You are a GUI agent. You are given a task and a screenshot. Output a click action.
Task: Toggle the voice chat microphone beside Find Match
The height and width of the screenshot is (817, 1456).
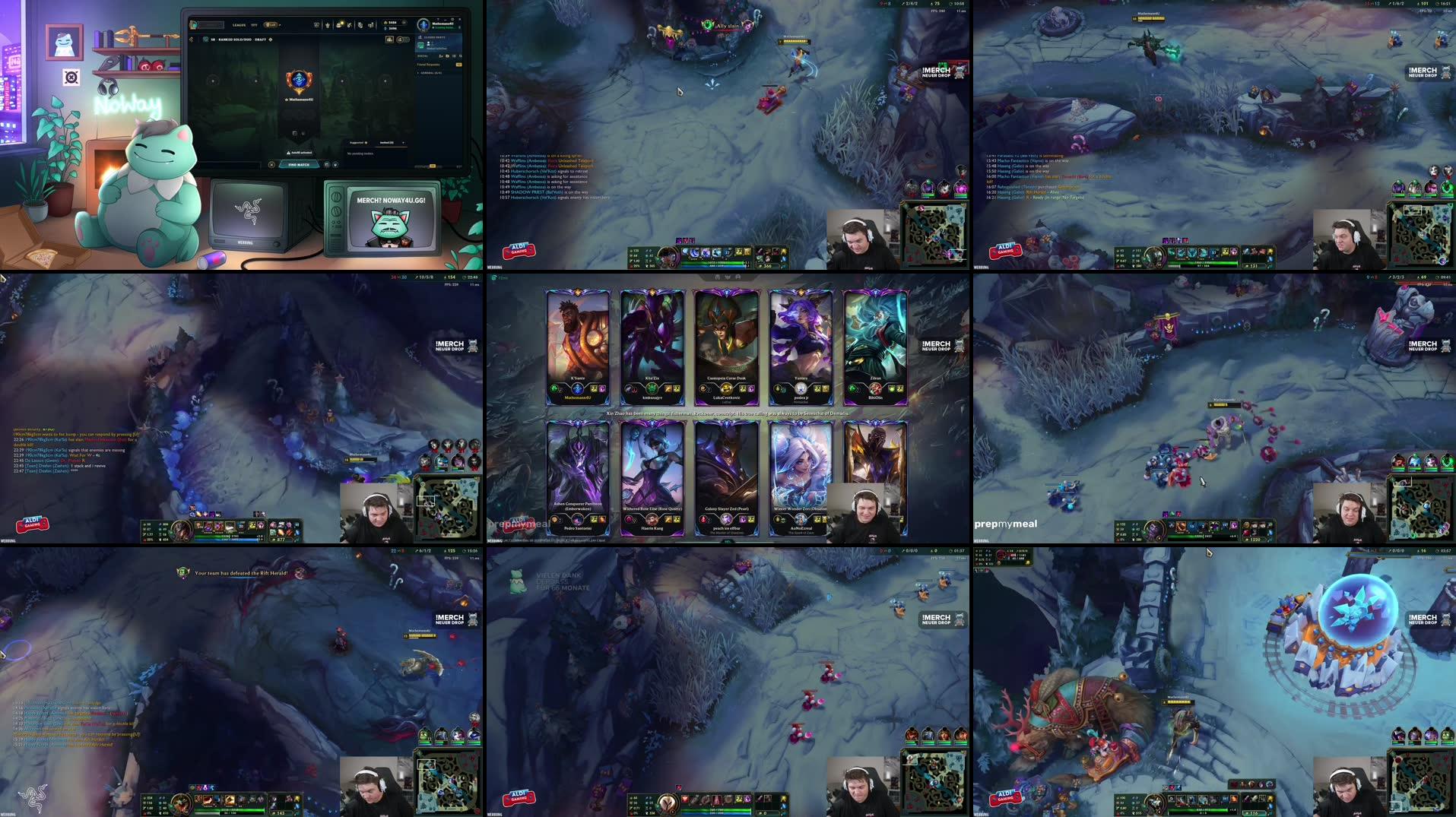tap(335, 164)
